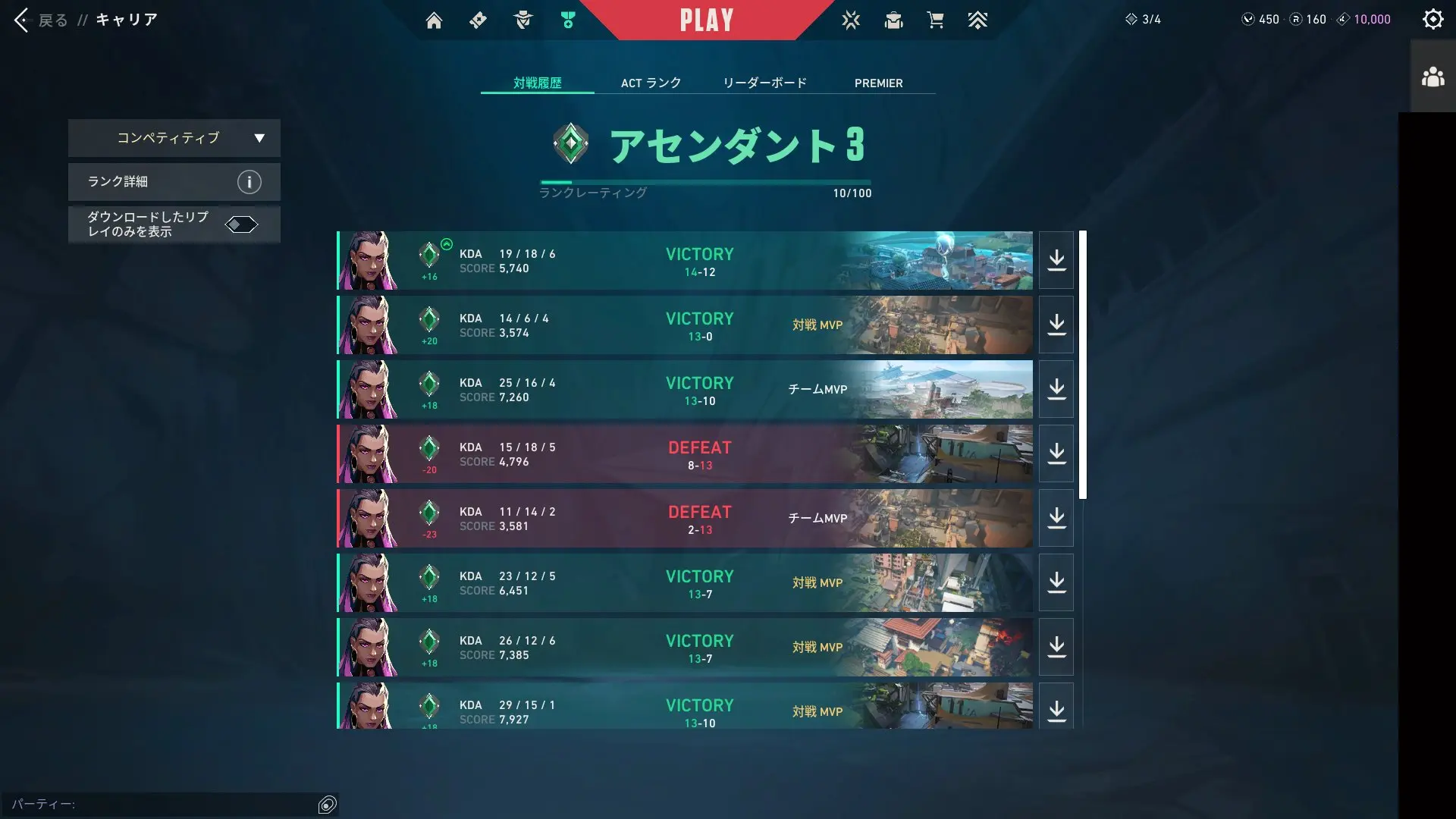Open the Home screen icon
Viewport: 1456px width, 819px height.
pos(435,20)
